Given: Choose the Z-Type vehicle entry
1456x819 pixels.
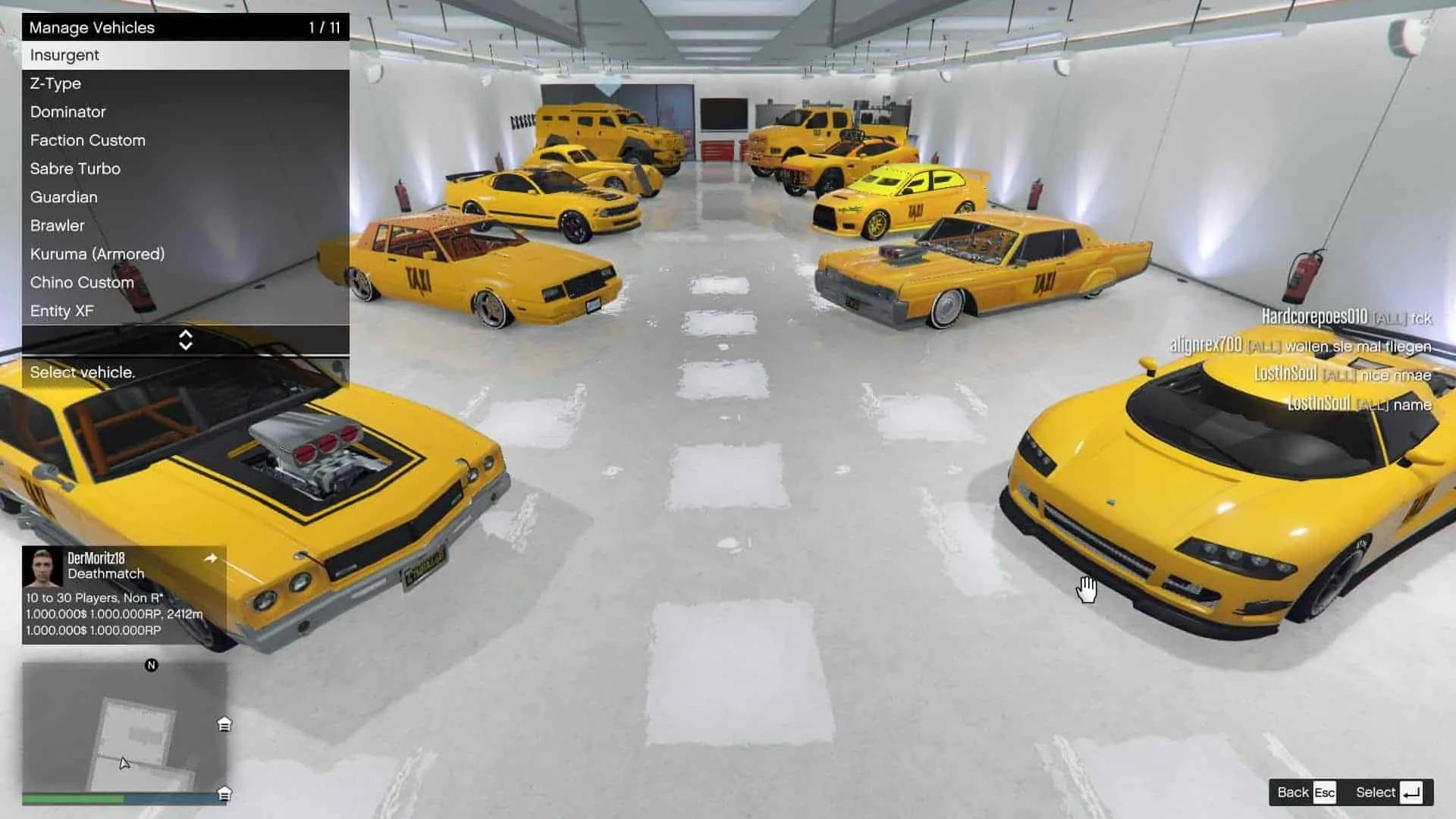Looking at the screenshot, I should (185, 83).
